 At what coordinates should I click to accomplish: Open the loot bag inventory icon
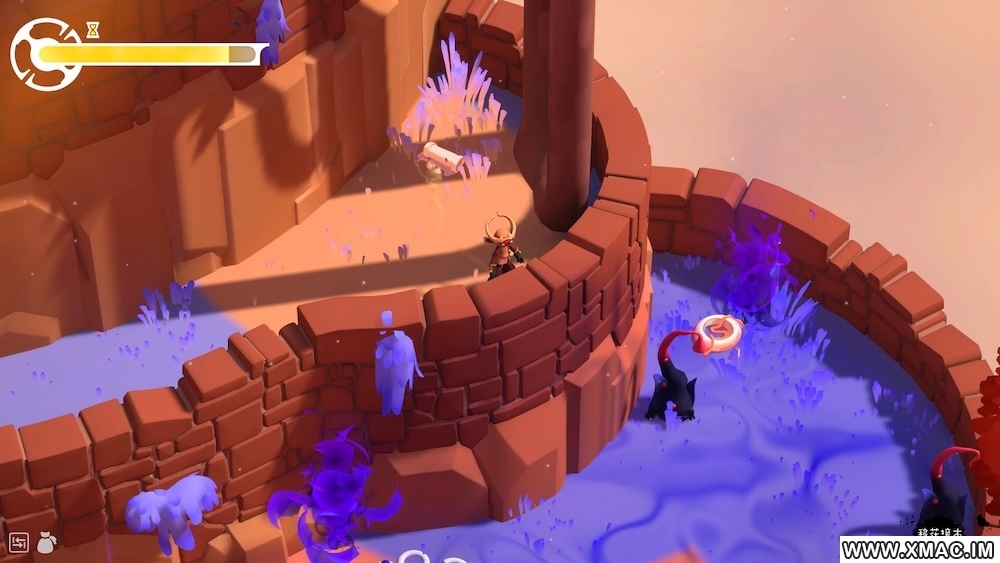46,542
